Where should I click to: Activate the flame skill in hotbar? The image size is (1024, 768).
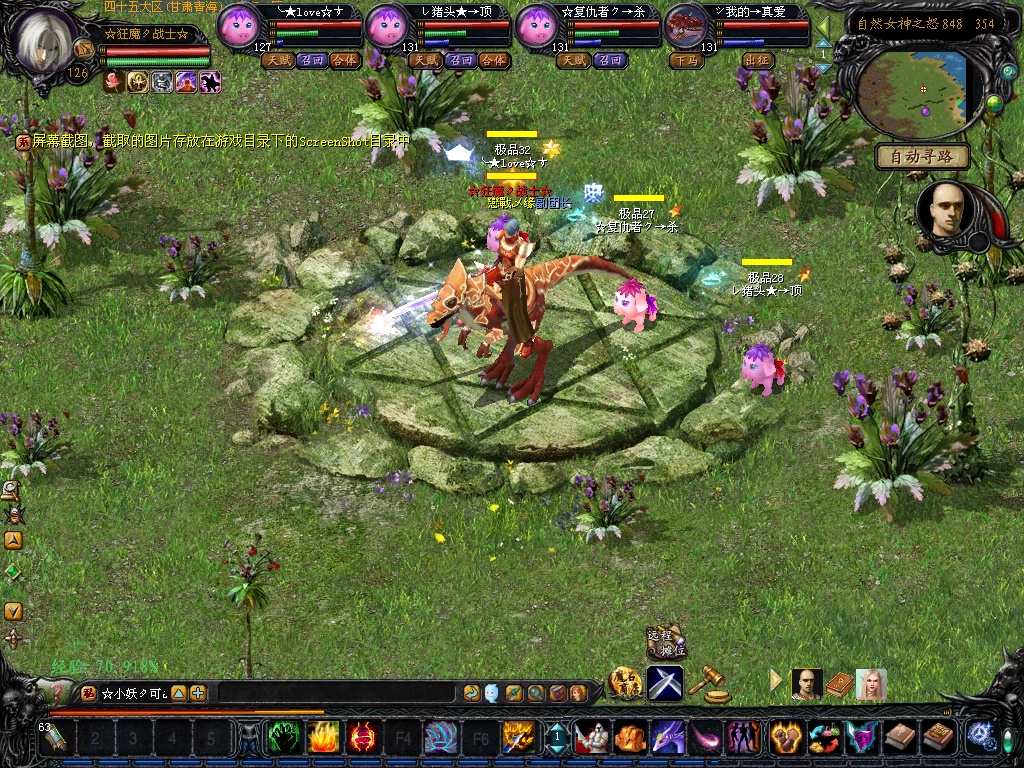tap(322, 738)
